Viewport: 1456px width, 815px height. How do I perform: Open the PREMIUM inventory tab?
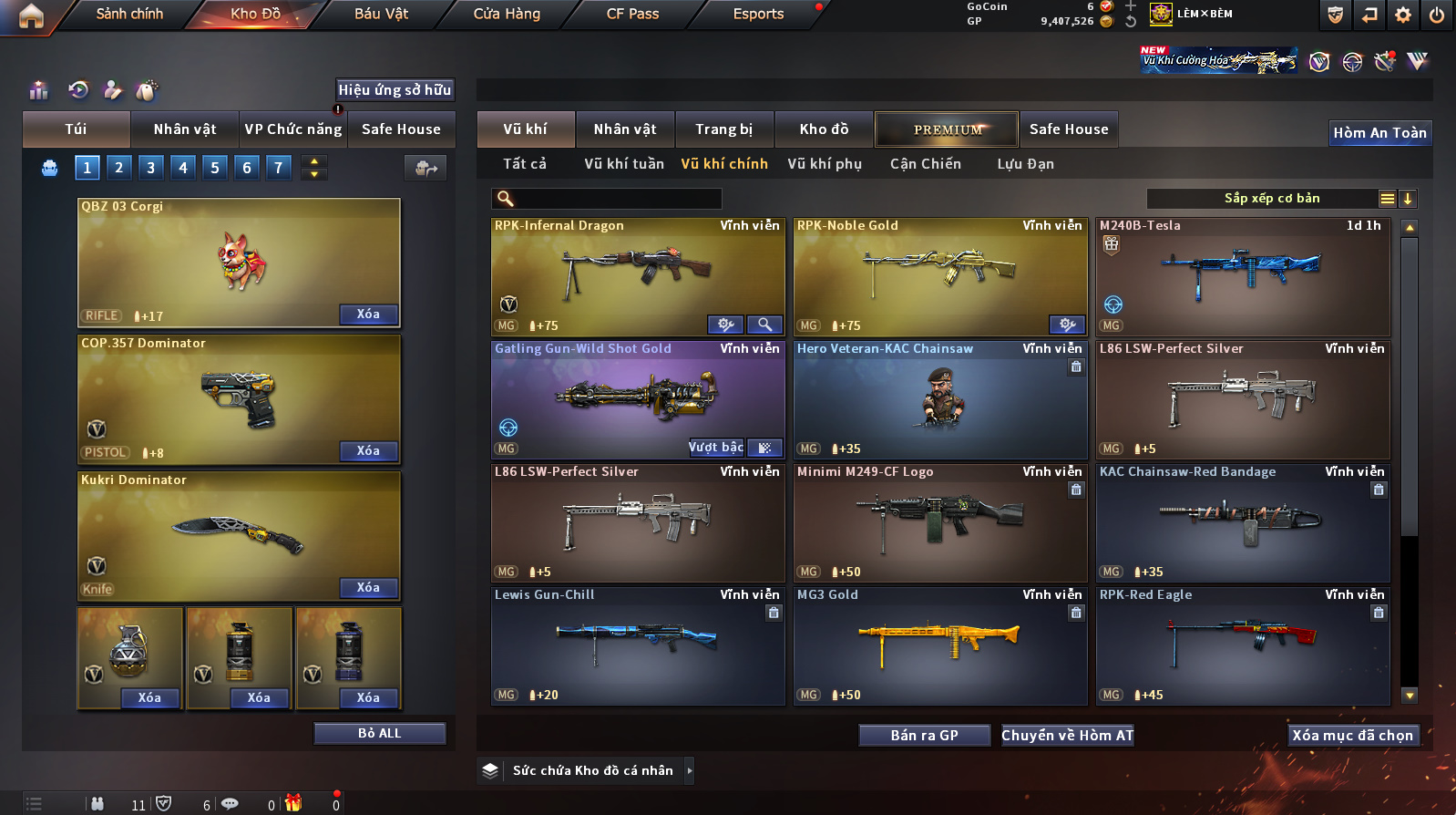[x=948, y=129]
